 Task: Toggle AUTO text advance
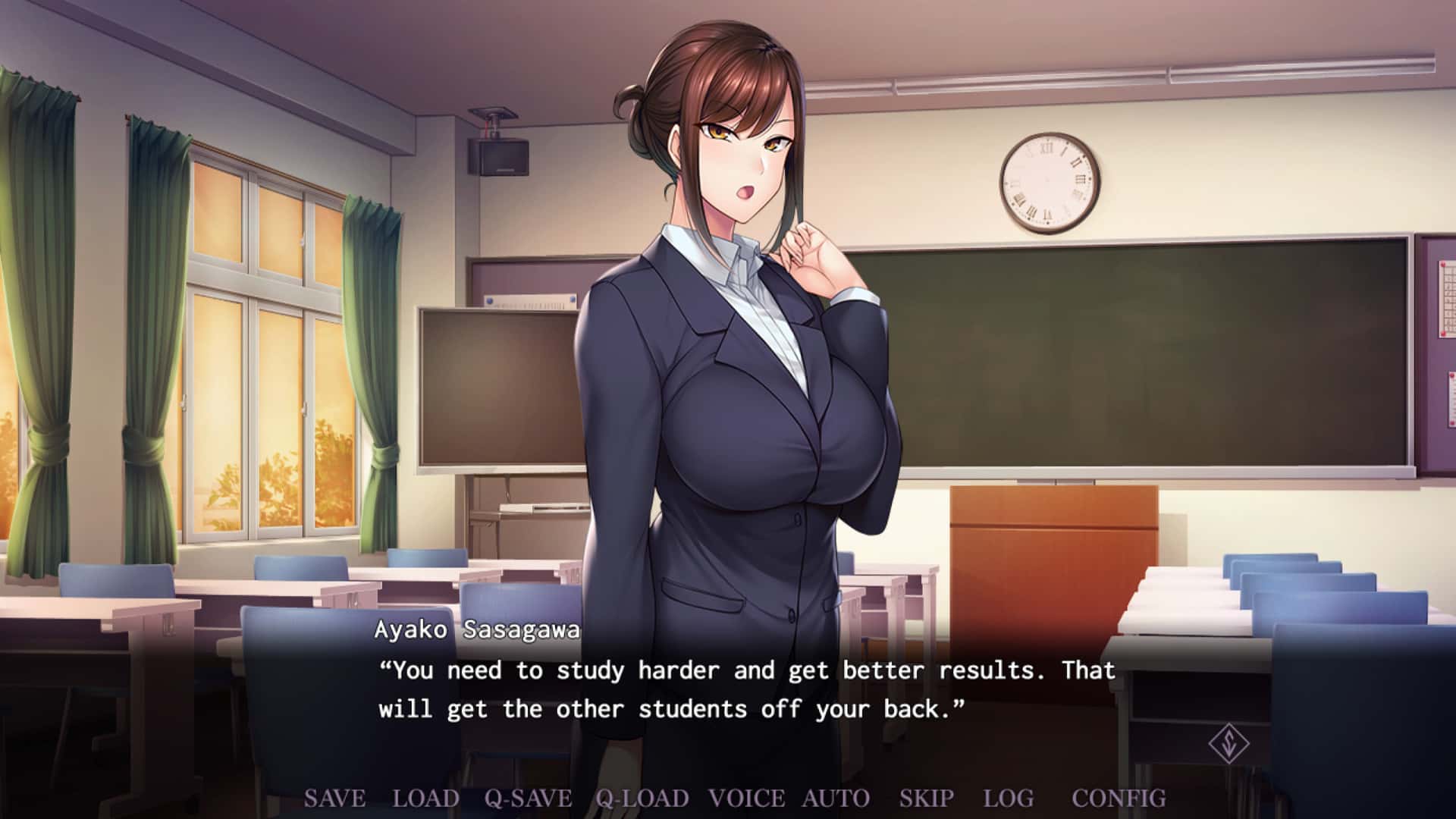click(x=836, y=799)
